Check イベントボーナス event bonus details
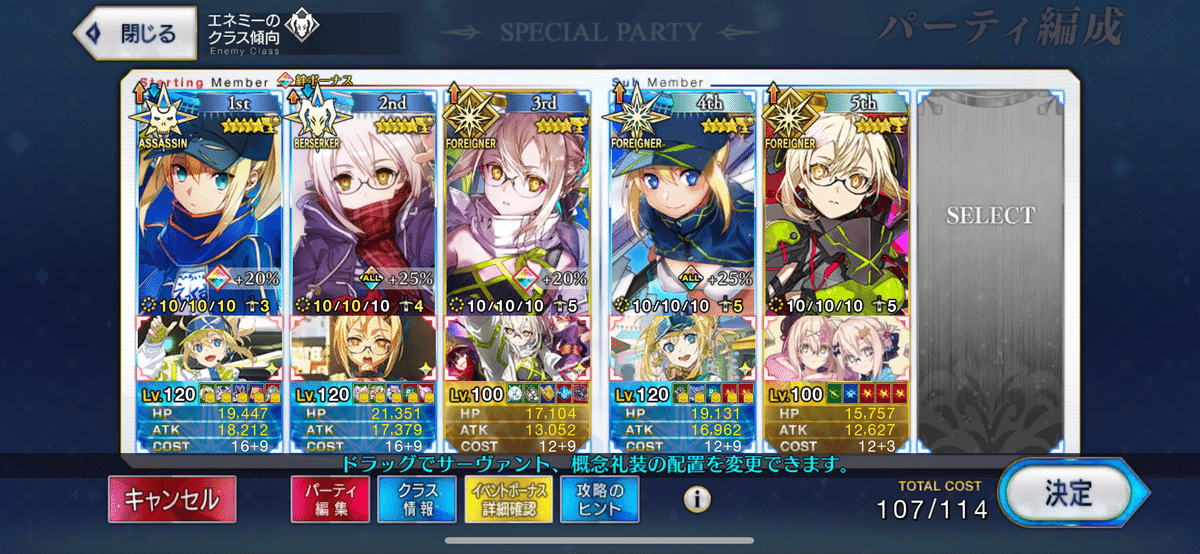The height and width of the screenshot is (554, 1200). (506, 499)
